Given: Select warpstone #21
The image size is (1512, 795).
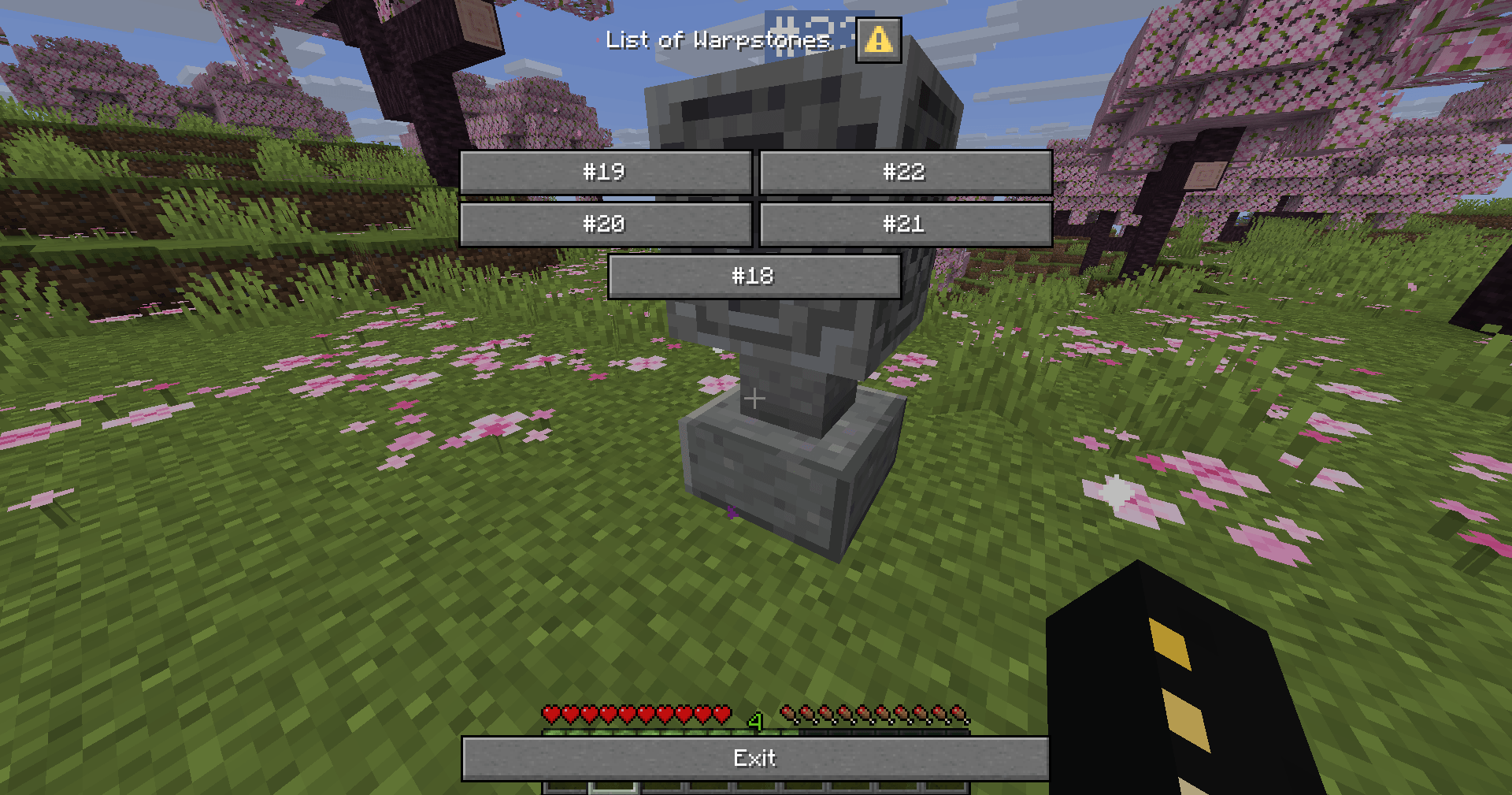Looking at the screenshot, I should 904,224.
